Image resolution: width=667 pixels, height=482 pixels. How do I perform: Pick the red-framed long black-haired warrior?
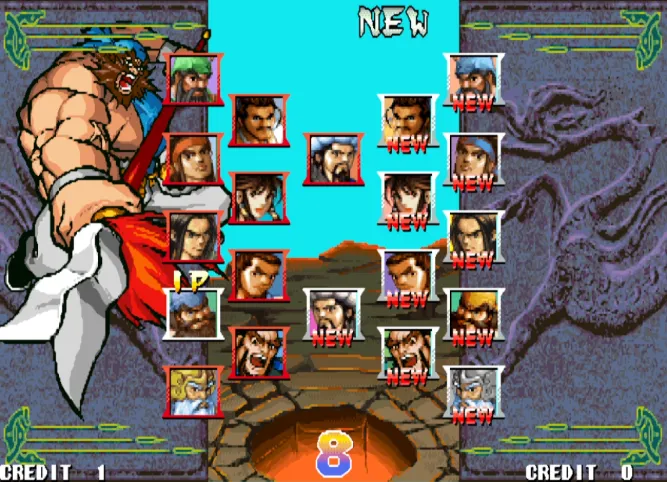click(x=193, y=236)
